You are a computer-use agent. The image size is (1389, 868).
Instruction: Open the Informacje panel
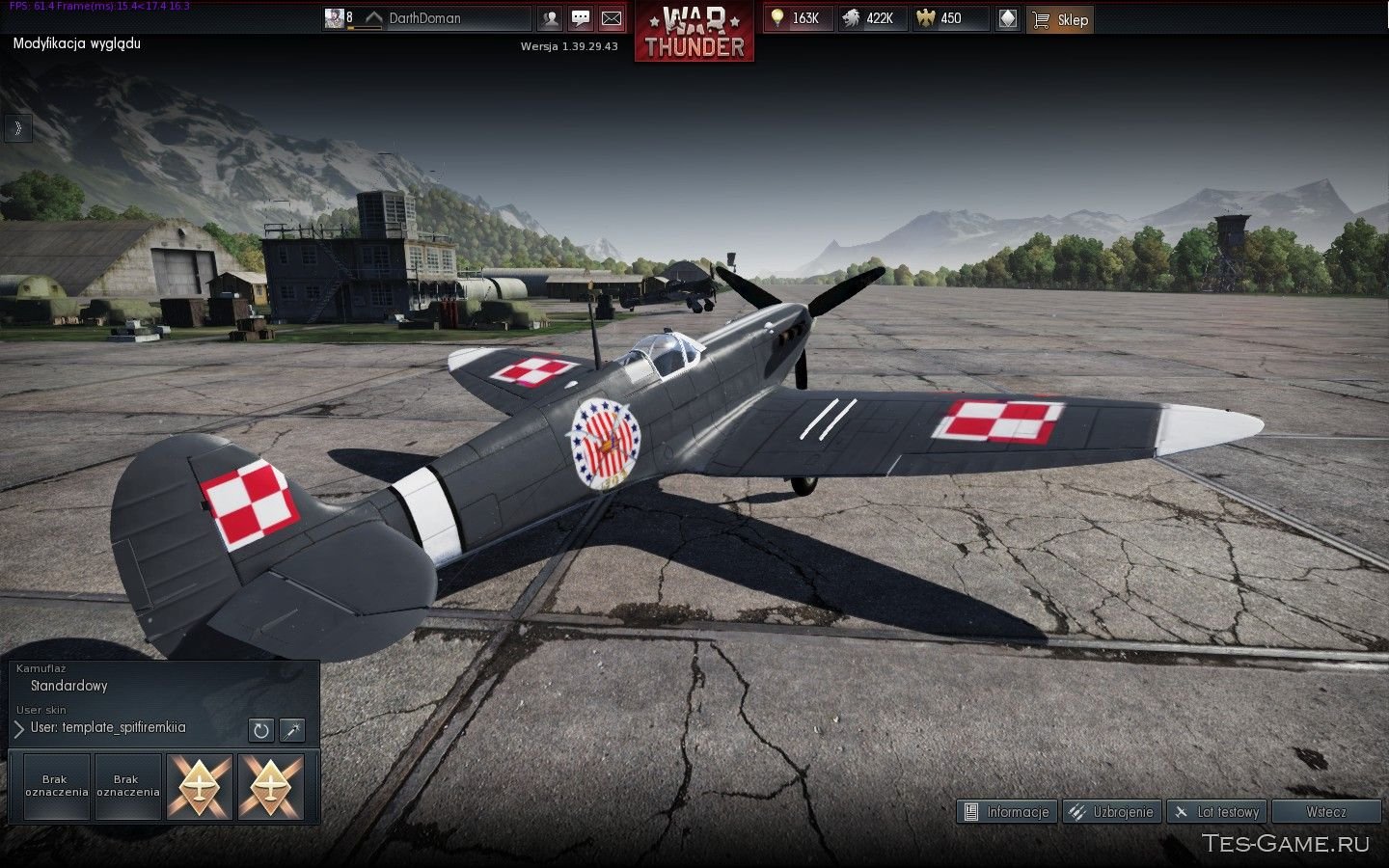[1007, 812]
